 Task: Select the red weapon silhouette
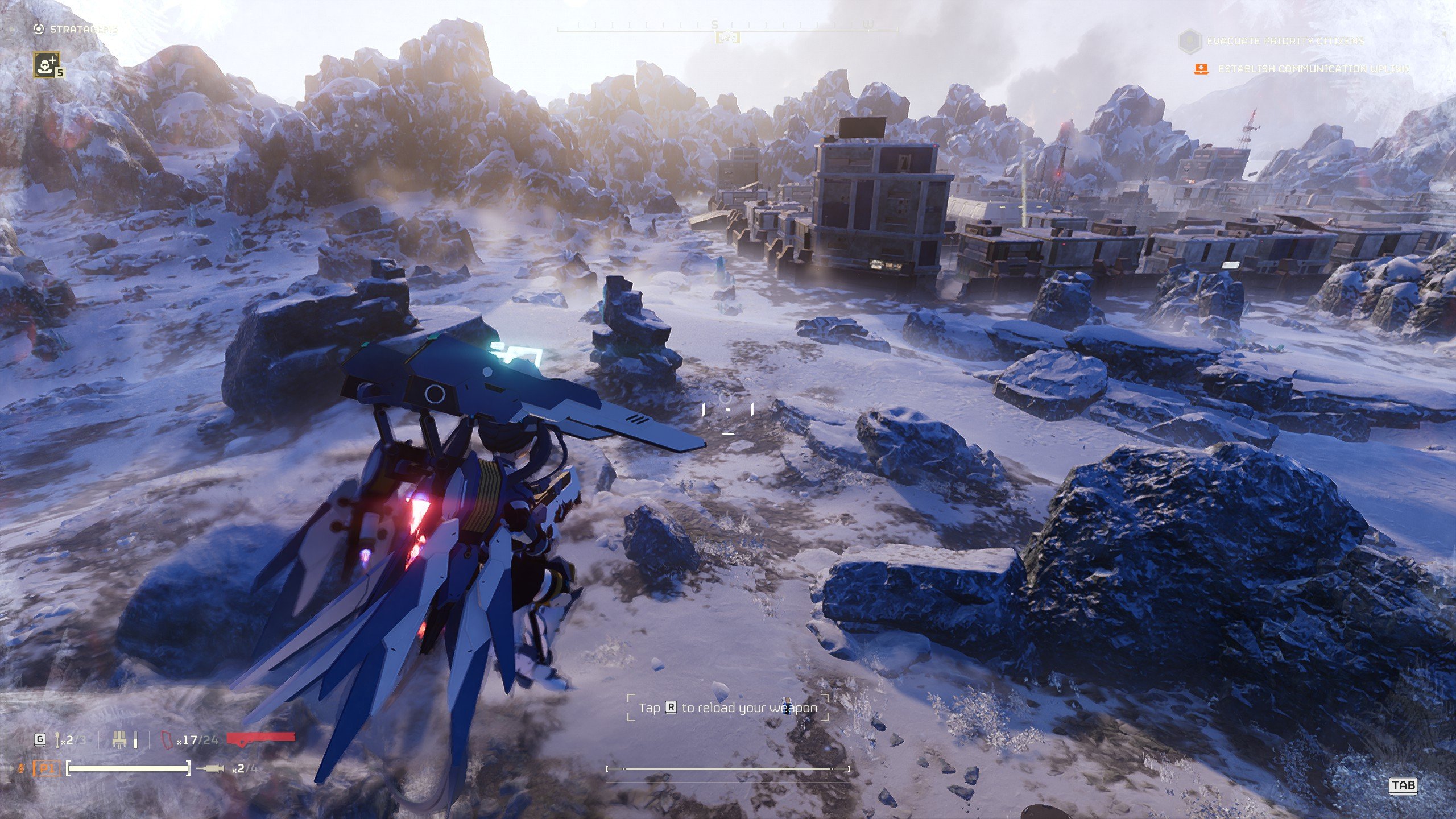click(261, 738)
